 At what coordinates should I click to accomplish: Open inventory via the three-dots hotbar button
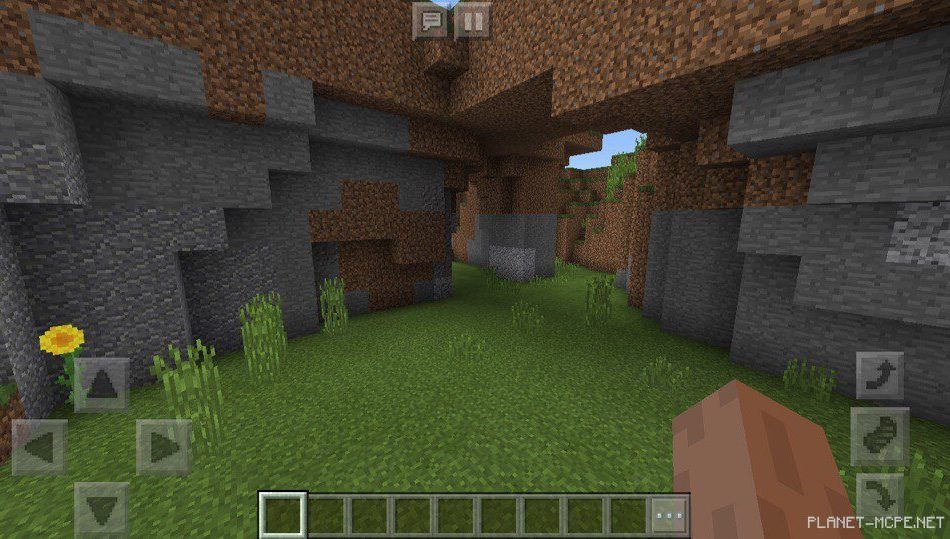point(668,515)
